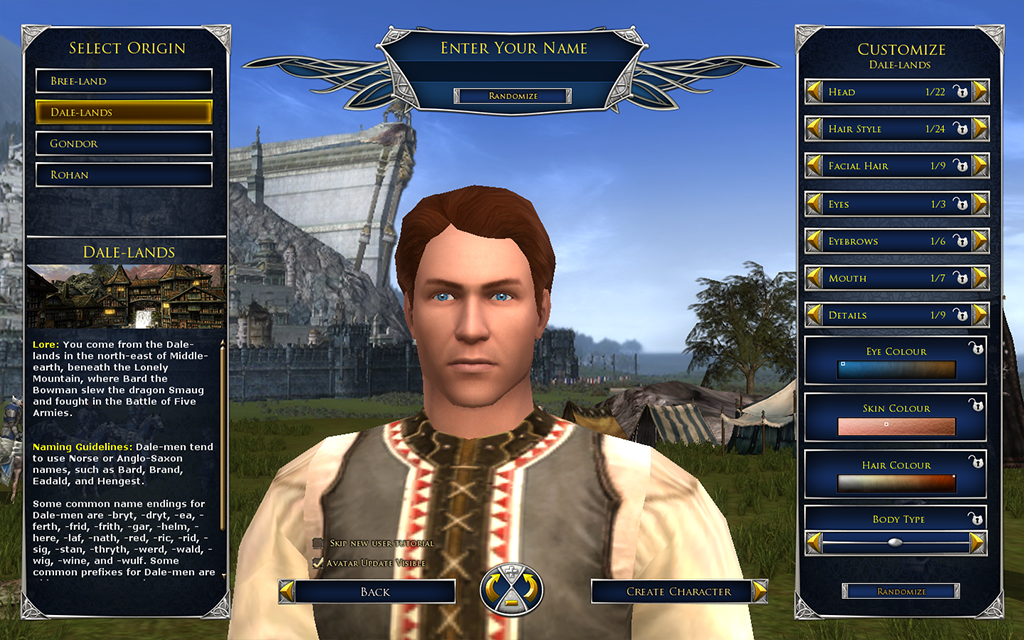Toggle Skip new user tutorial checkbox
Viewport: 1024px width, 640px height.
(318, 543)
